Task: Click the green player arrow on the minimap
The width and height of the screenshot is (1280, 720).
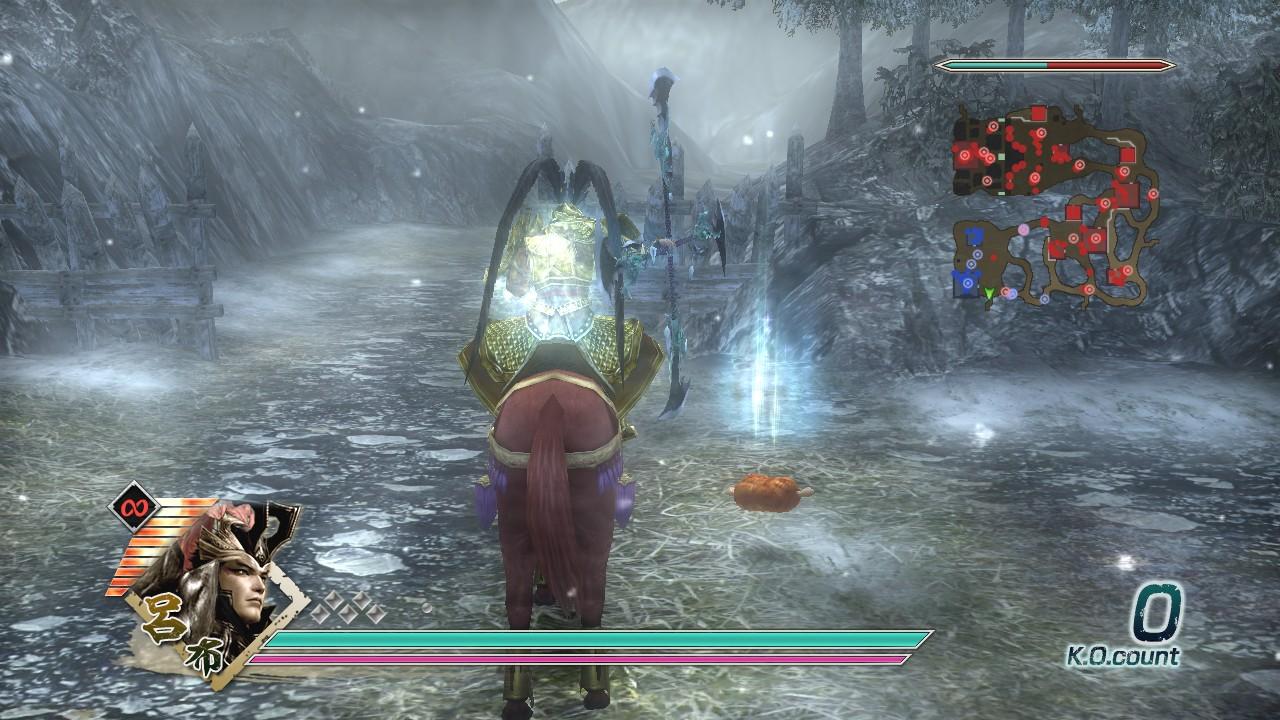Action: click(x=989, y=293)
